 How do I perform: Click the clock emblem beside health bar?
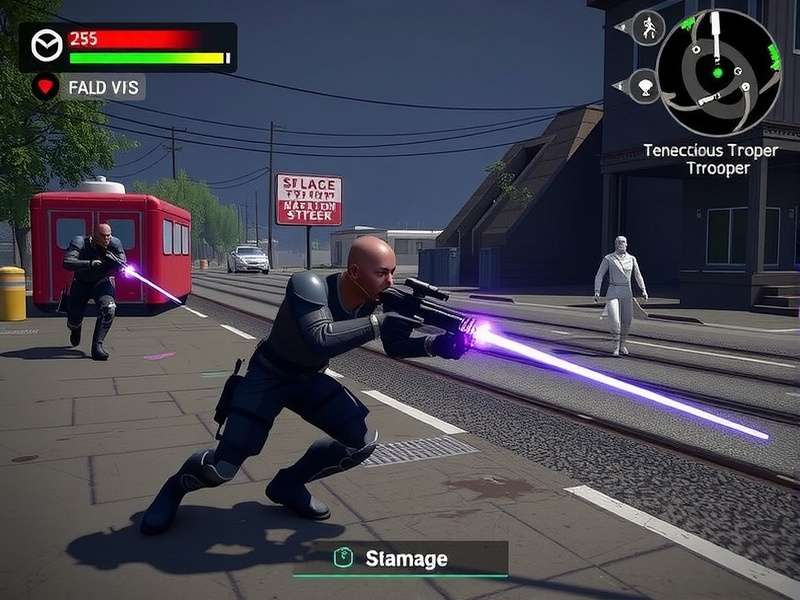click(47, 46)
